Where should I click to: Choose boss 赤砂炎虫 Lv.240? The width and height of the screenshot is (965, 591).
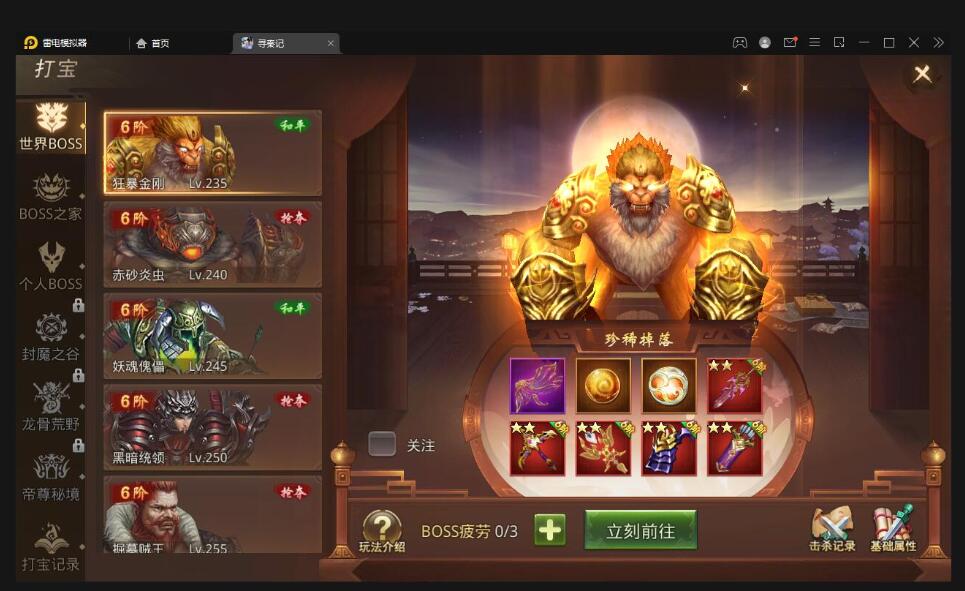[213, 245]
